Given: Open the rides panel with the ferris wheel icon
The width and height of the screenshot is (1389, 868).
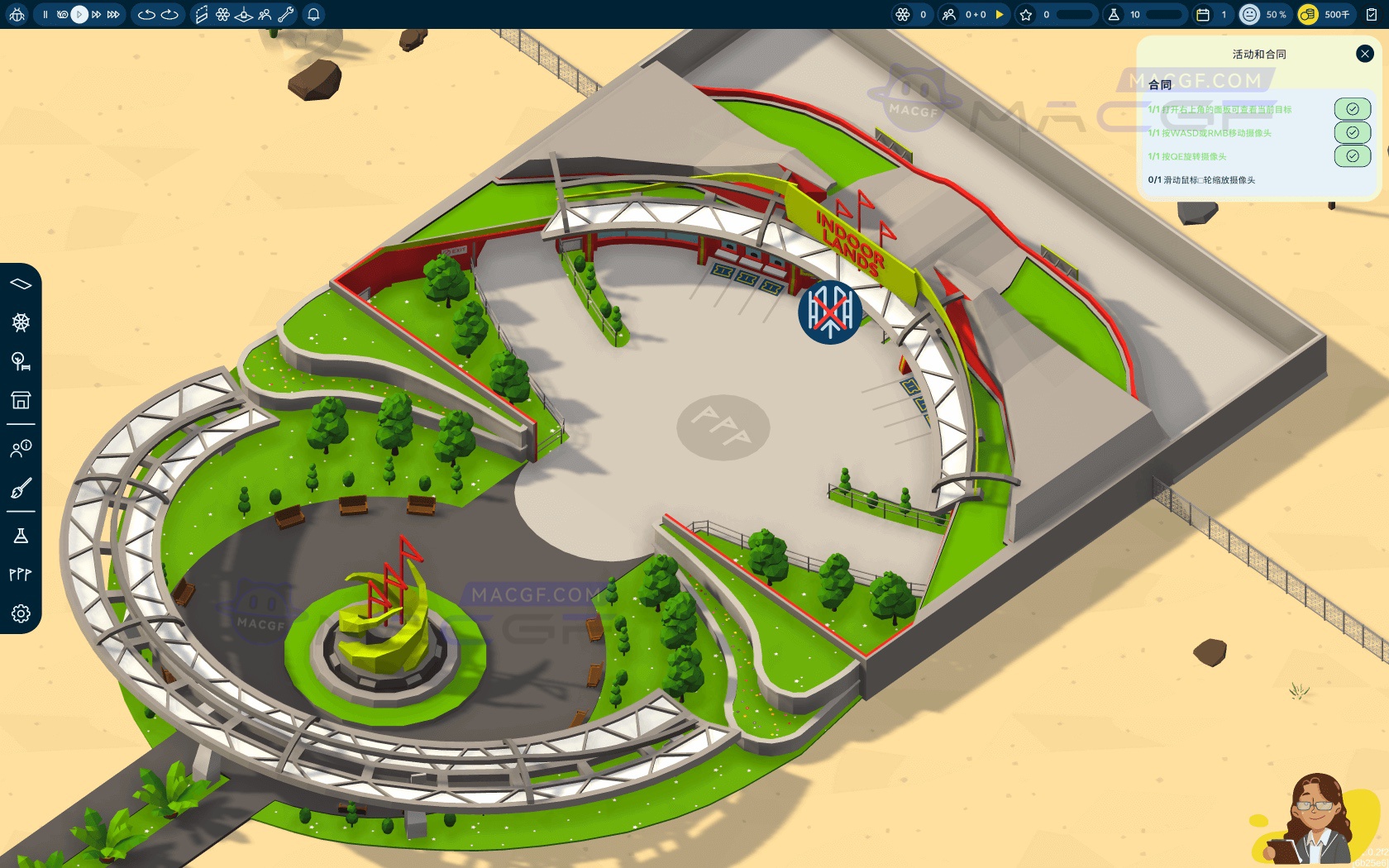Looking at the screenshot, I should (x=21, y=323).
